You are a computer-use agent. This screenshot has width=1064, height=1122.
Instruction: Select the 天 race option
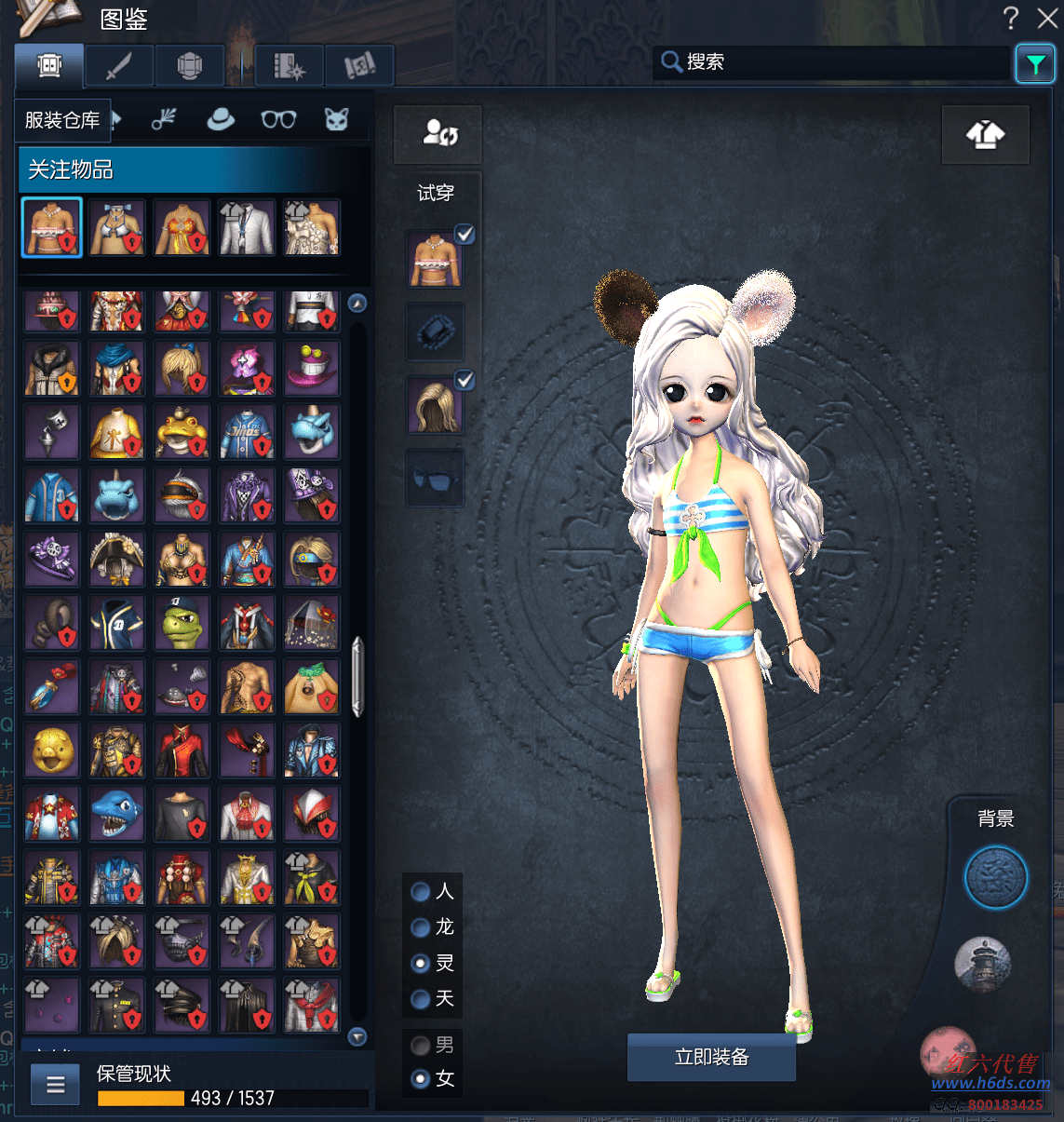point(421,999)
